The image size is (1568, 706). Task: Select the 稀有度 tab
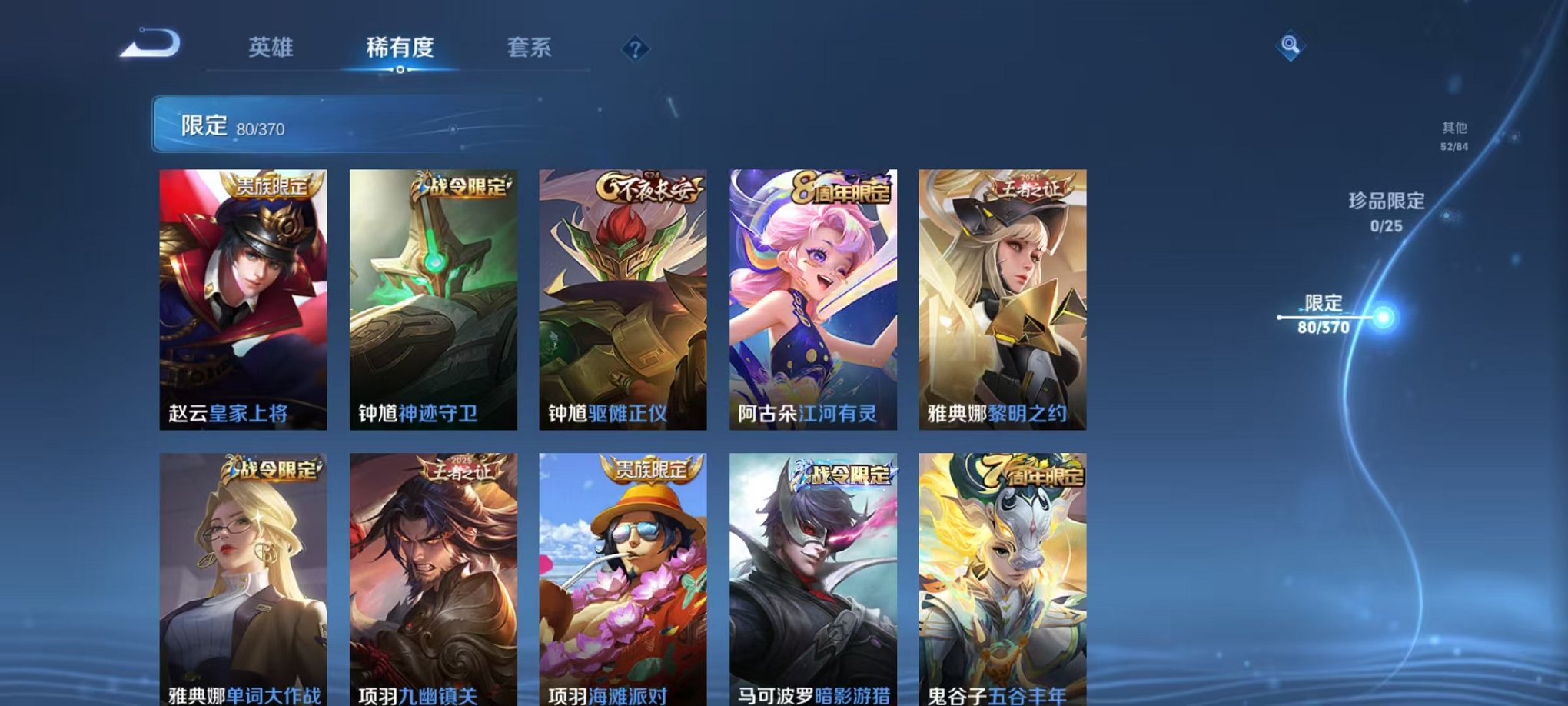(400, 48)
